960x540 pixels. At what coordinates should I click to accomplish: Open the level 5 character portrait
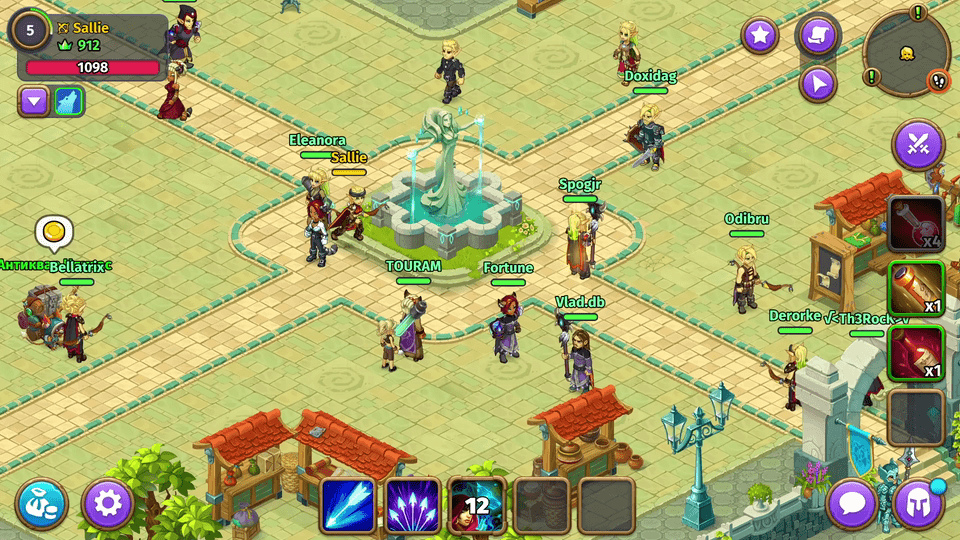tap(30, 30)
